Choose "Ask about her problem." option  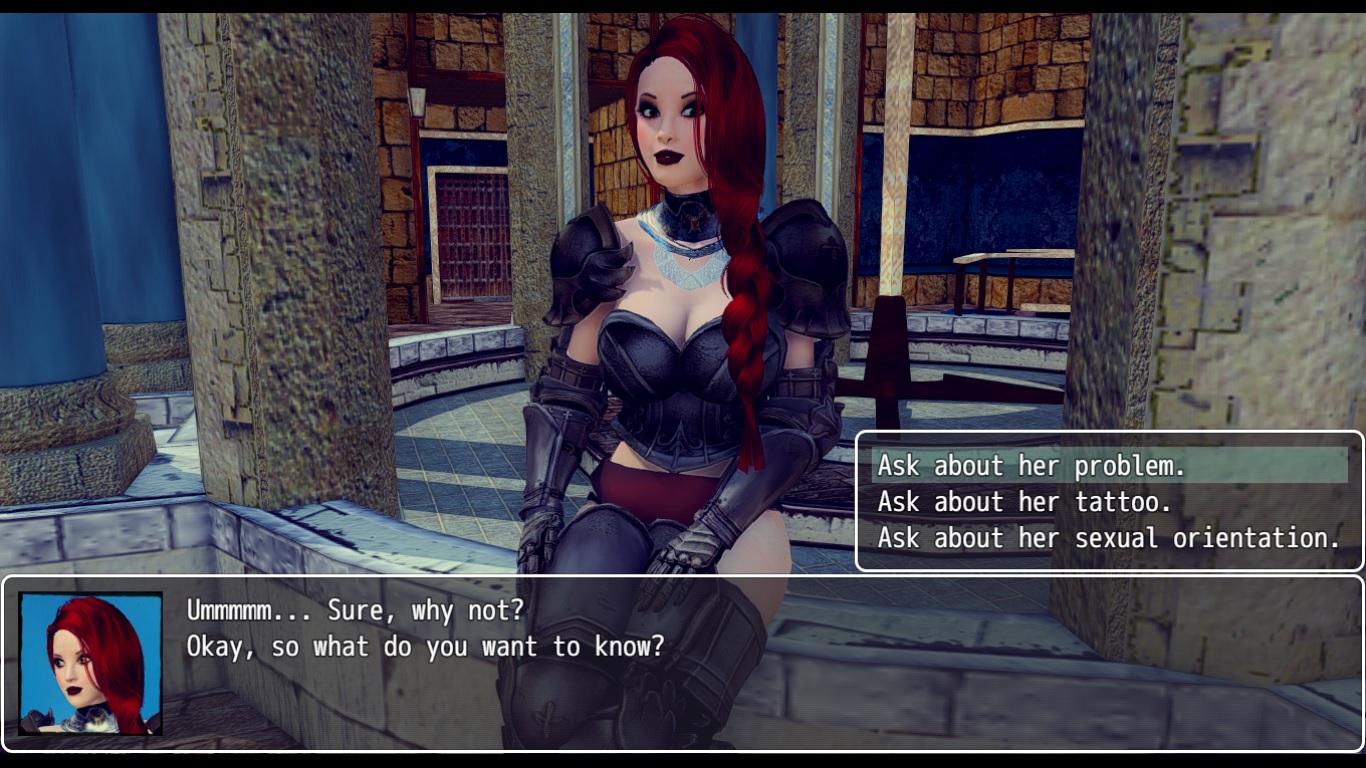1031,466
